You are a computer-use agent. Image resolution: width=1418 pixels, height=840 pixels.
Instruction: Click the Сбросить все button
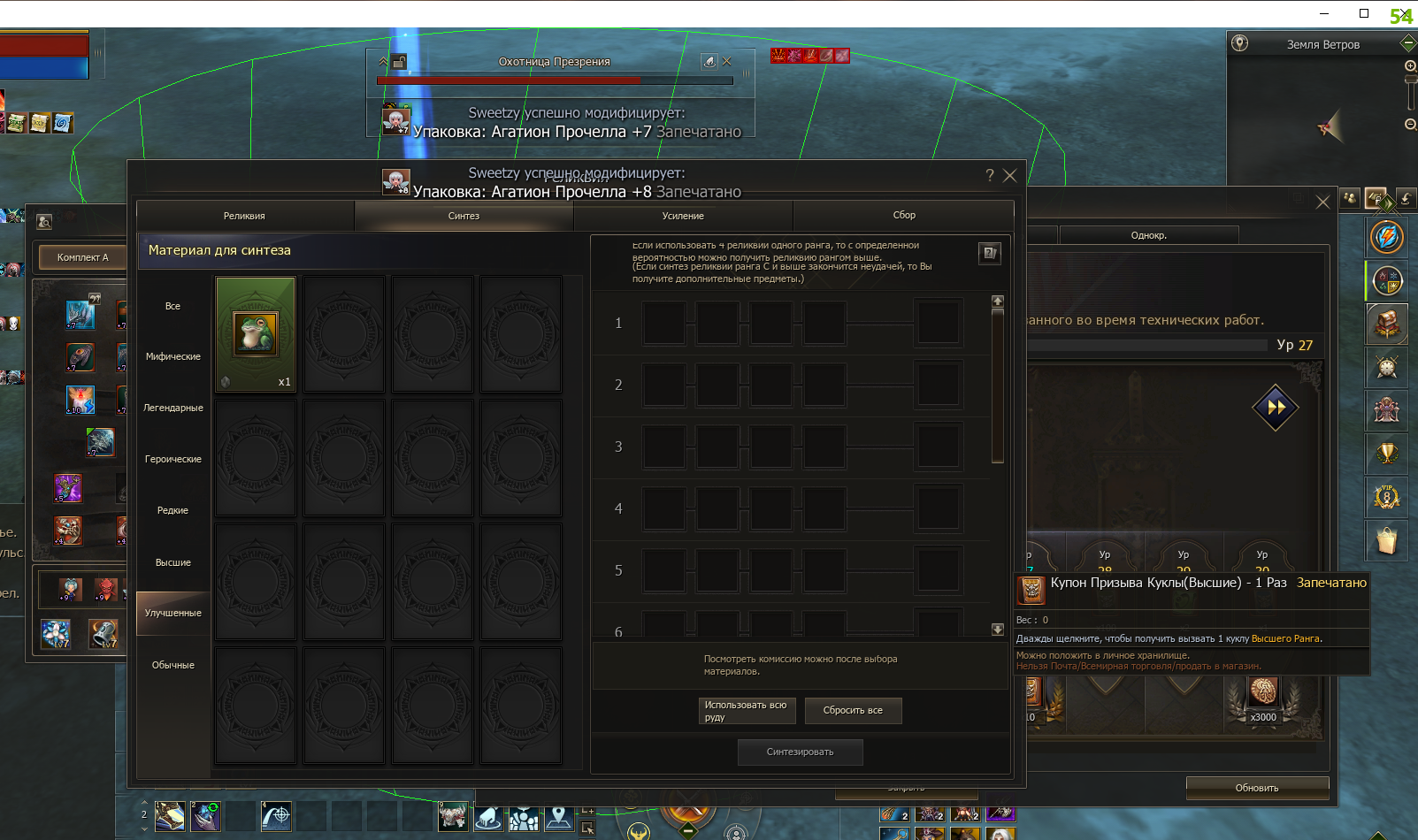(853, 710)
